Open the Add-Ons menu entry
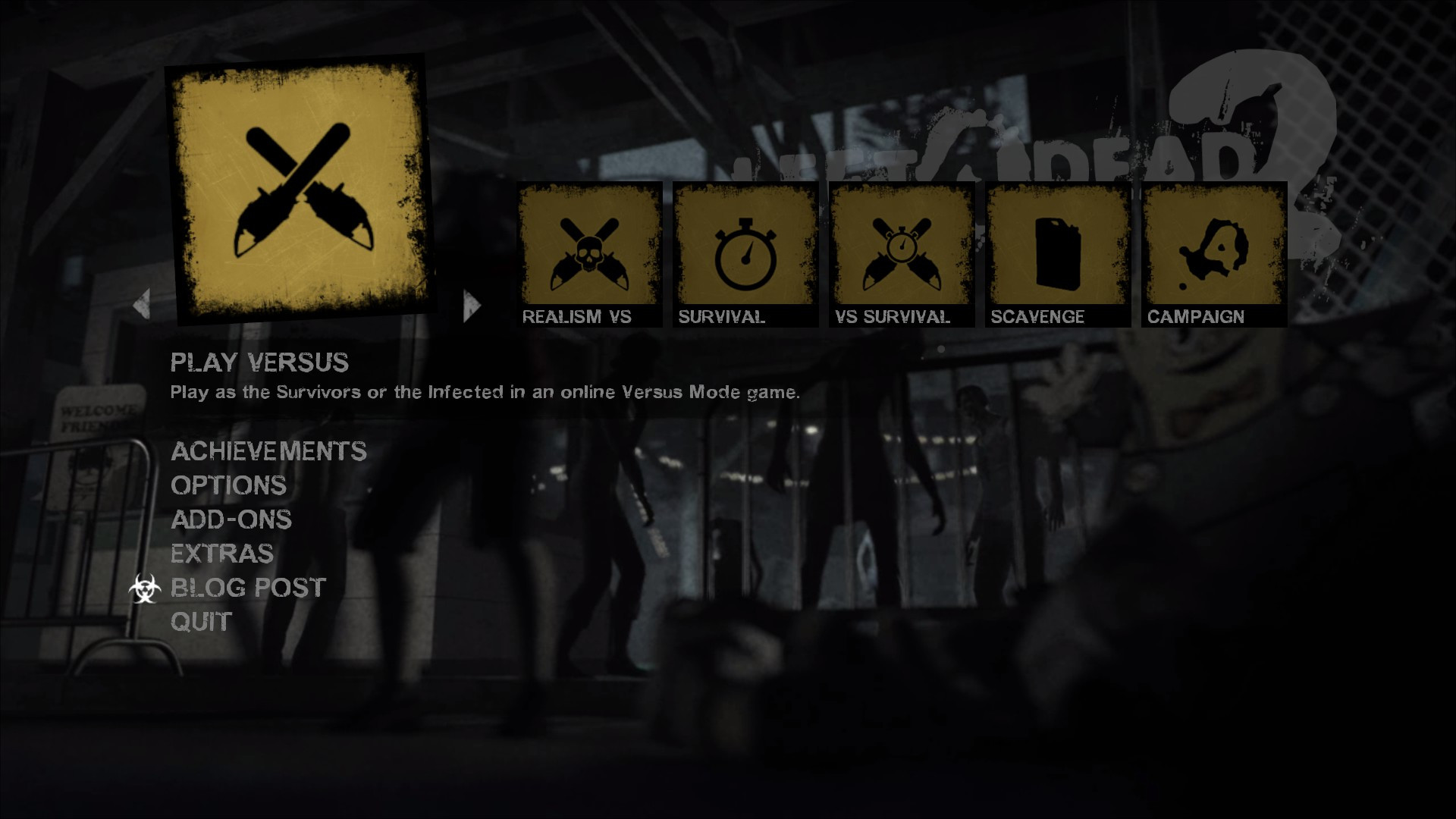The image size is (1456, 819). tap(231, 520)
